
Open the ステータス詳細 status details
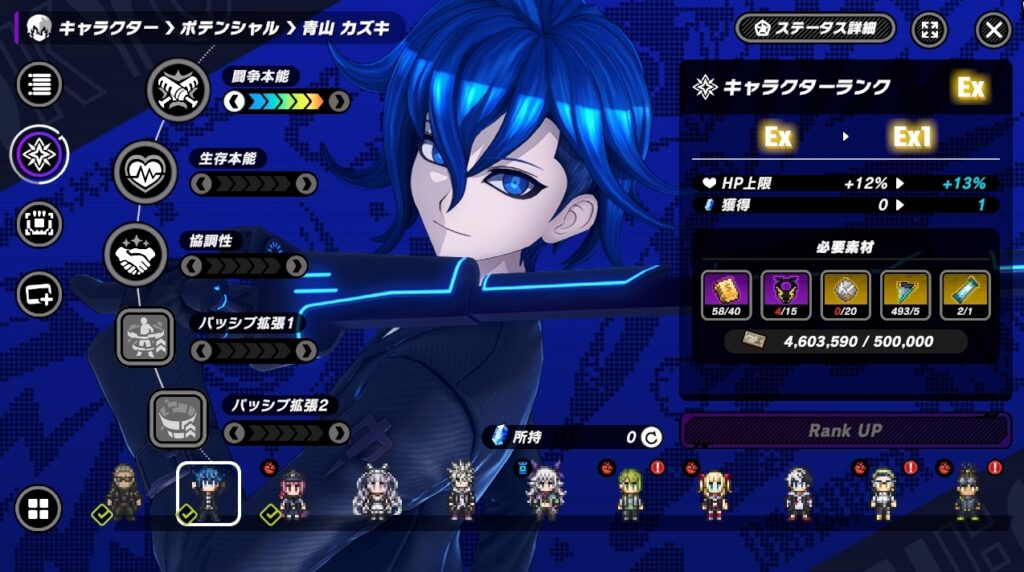click(x=815, y=29)
